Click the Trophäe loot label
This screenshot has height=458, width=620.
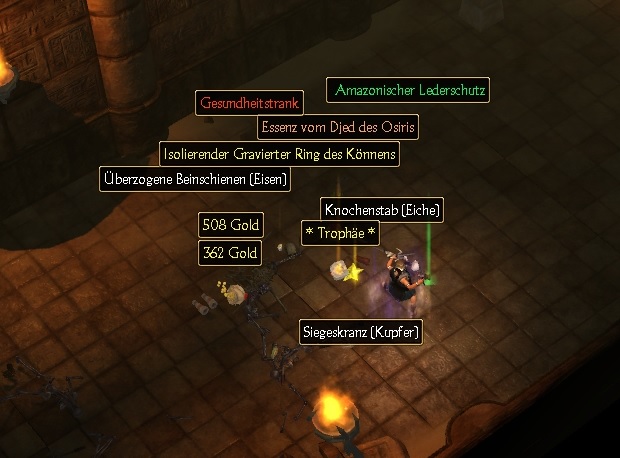340,233
